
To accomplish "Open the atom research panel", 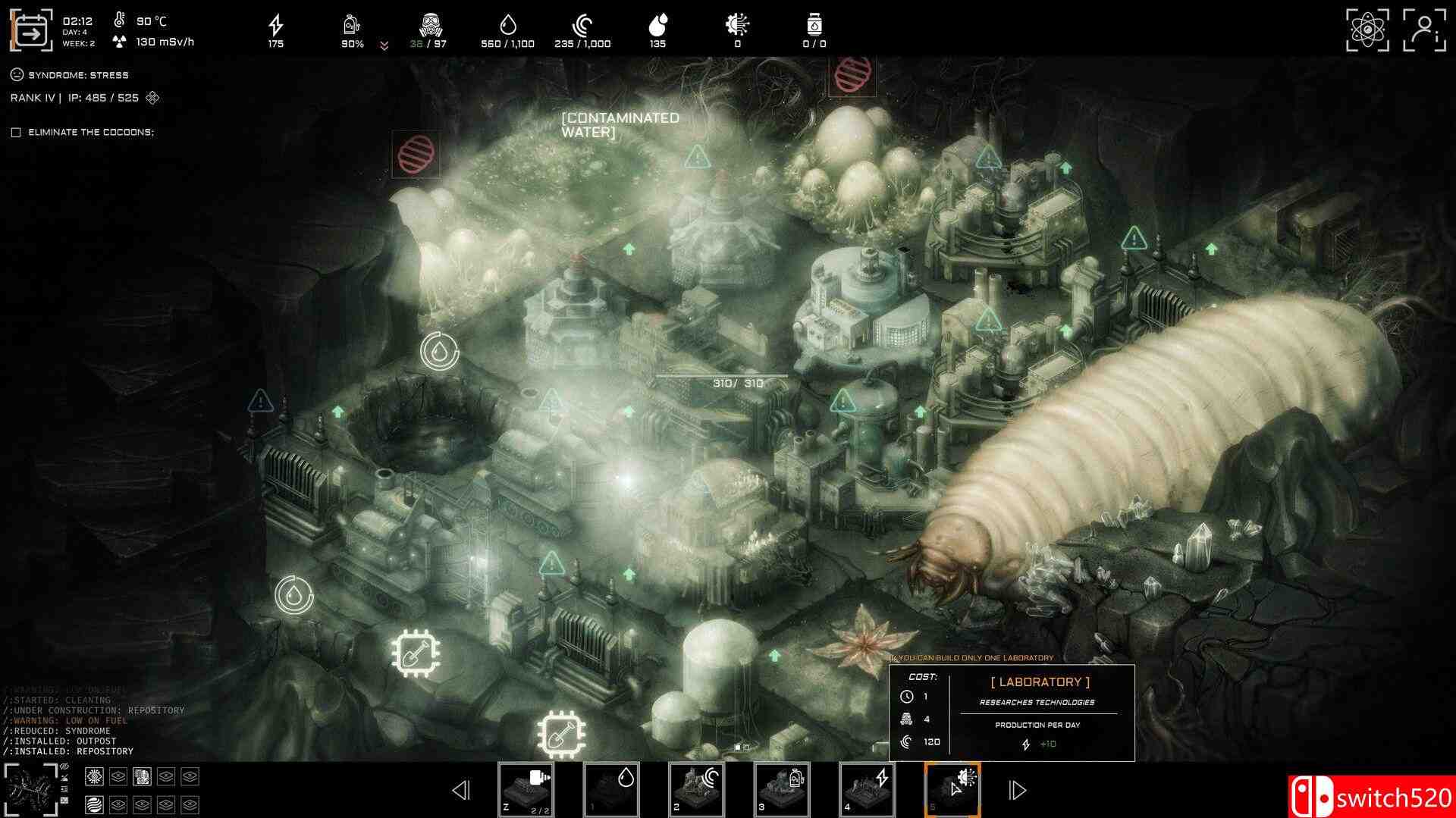I will [1367, 30].
